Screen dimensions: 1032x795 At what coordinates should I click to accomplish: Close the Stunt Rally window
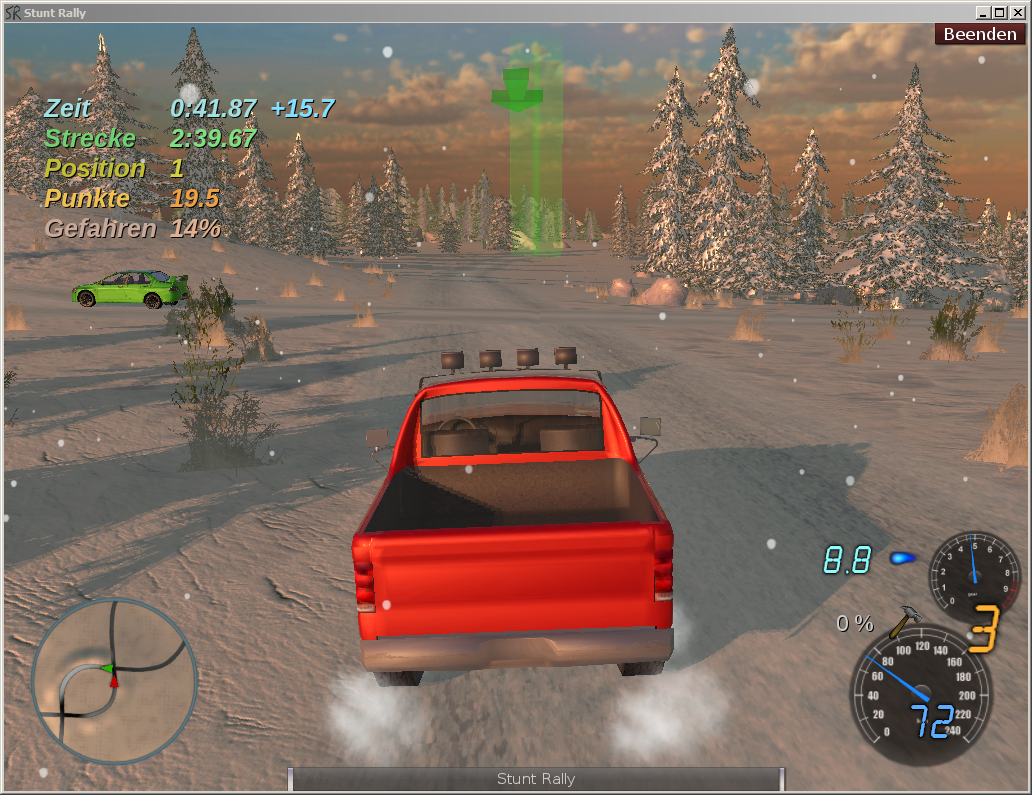[x=1018, y=12]
